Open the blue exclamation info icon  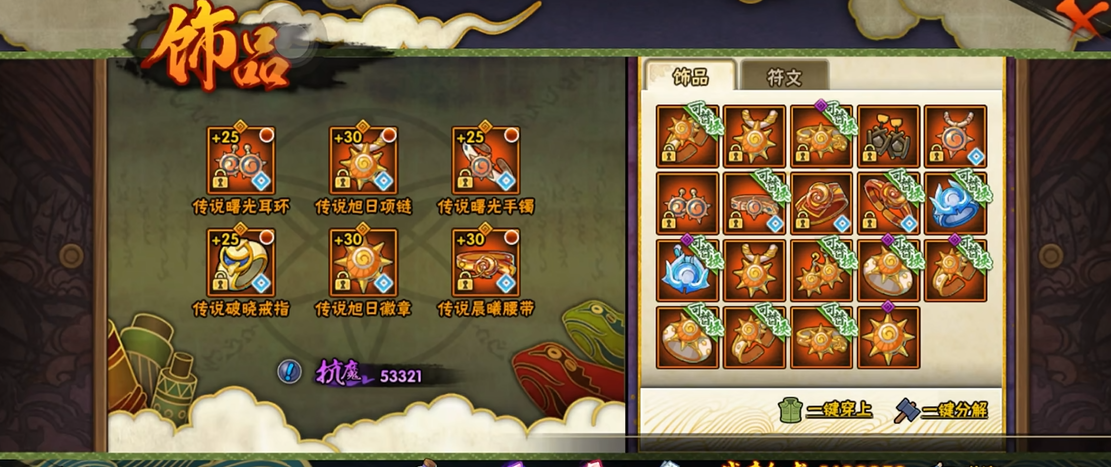(x=289, y=373)
